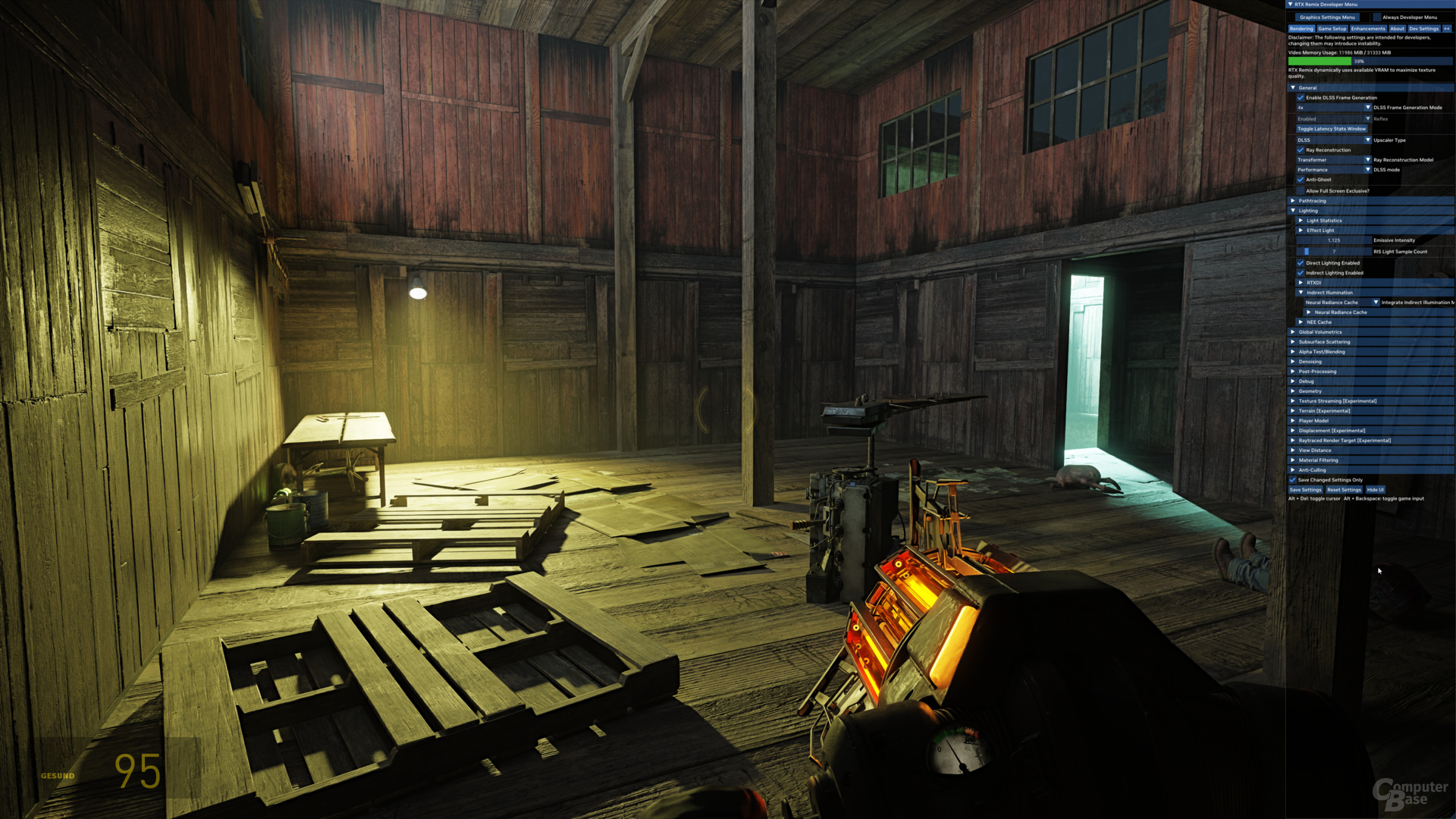Tick the Always Developer Menu checkbox
Viewport: 1456px width, 819px height.
pyautogui.click(x=1377, y=17)
